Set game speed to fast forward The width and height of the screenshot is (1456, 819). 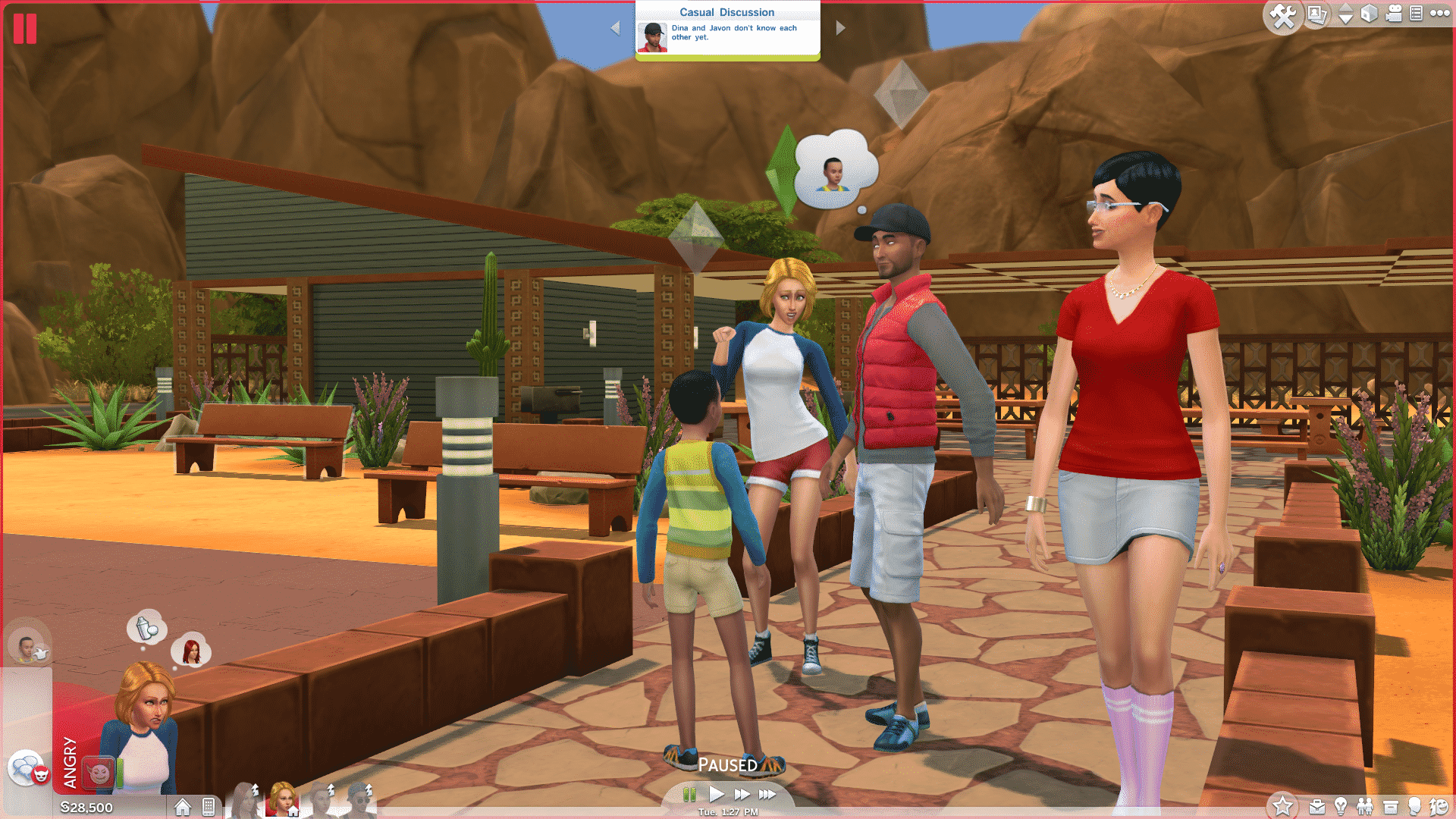point(742,794)
